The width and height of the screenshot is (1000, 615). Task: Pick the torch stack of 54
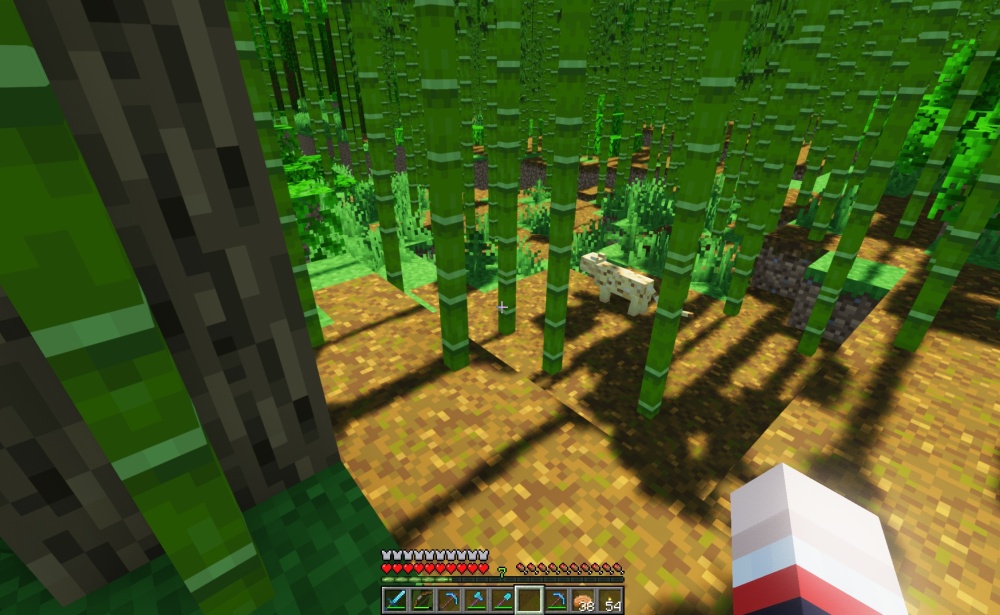tap(611, 600)
